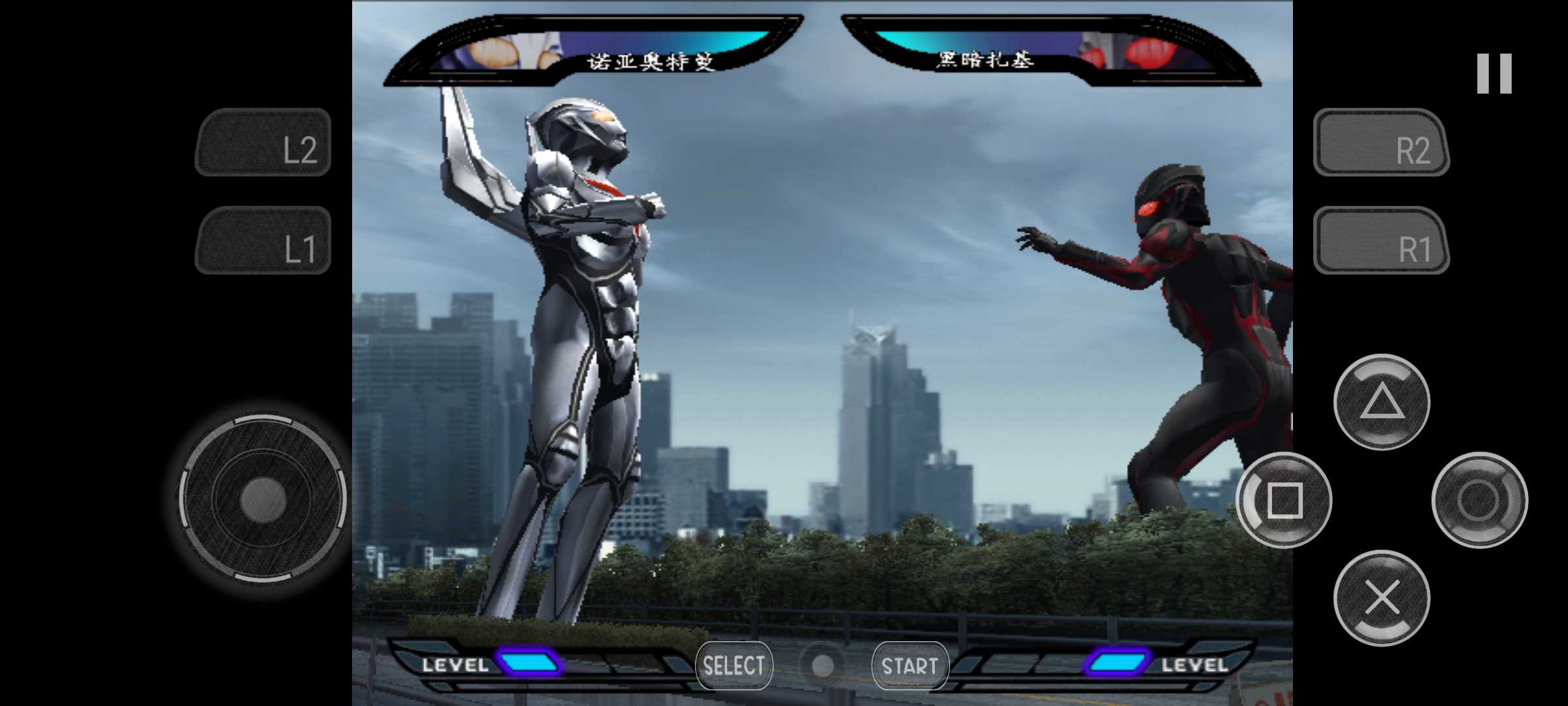The height and width of the screenshot is (706, 1568).
Task: Click the SELECT button
Action: (x=734, y=666)
